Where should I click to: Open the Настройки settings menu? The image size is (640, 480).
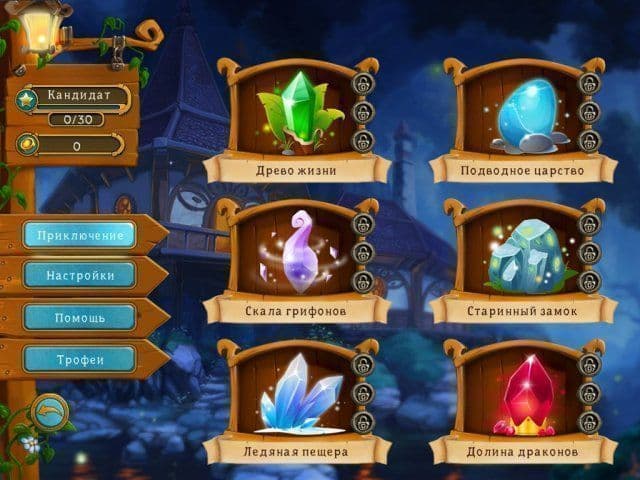[80, 275]
